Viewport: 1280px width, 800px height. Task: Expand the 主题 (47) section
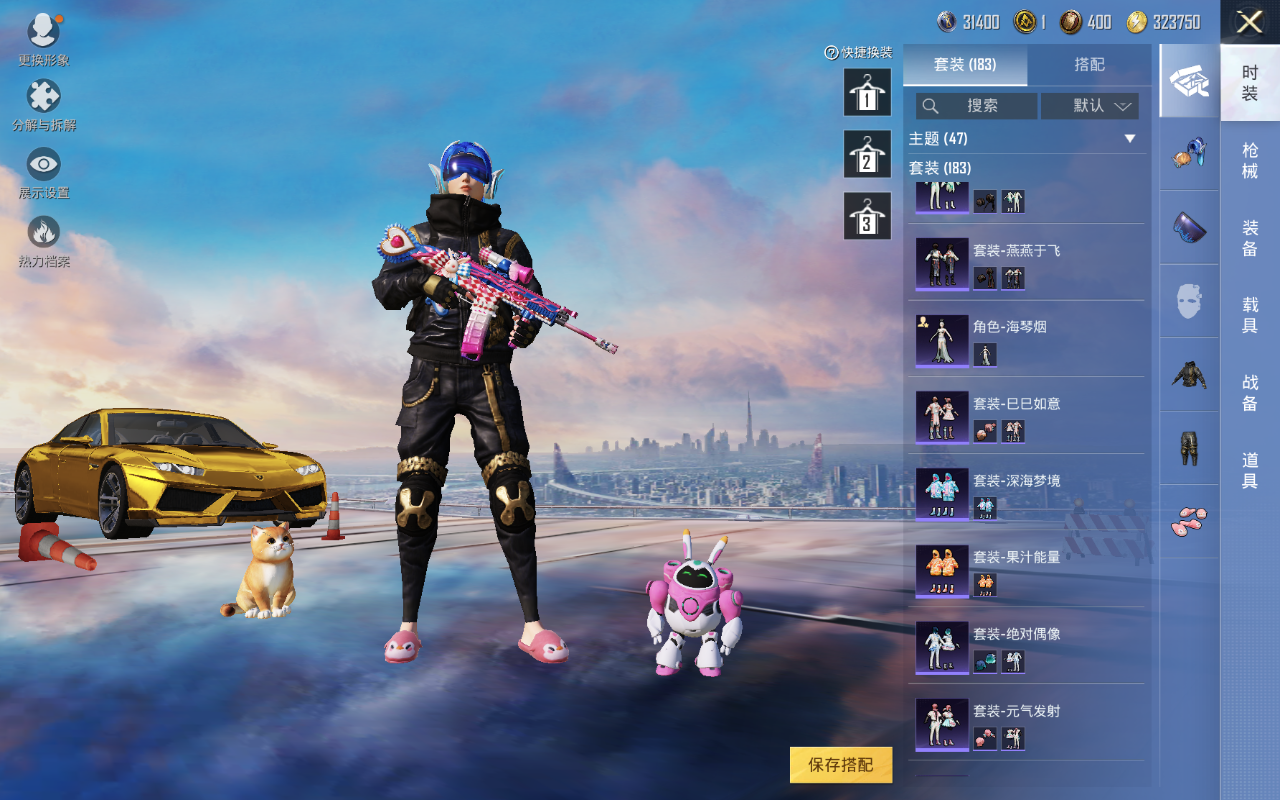pos(1025,139)
